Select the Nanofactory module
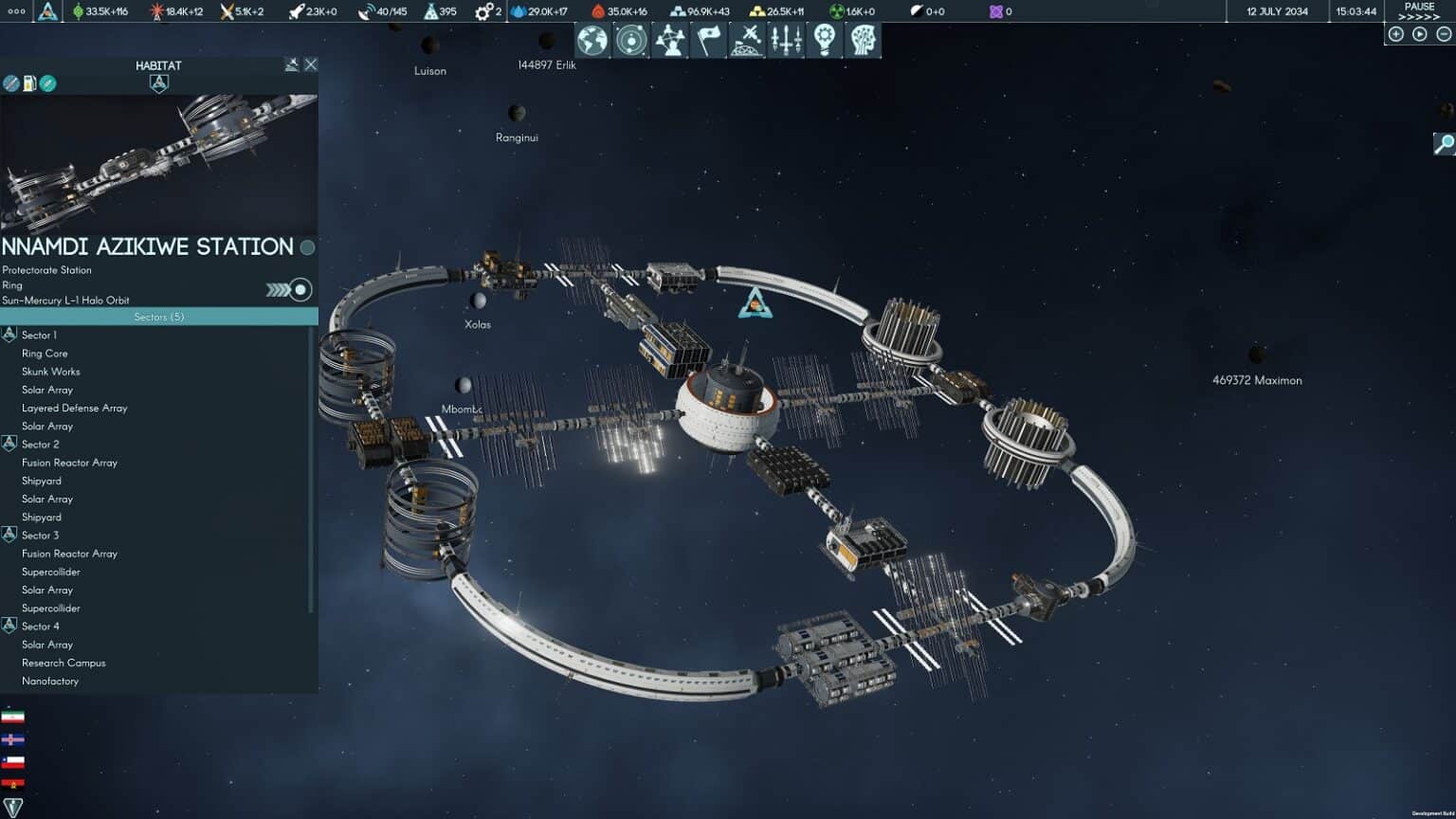Viewport: 1456px width, 819px height. click(50, 681)
